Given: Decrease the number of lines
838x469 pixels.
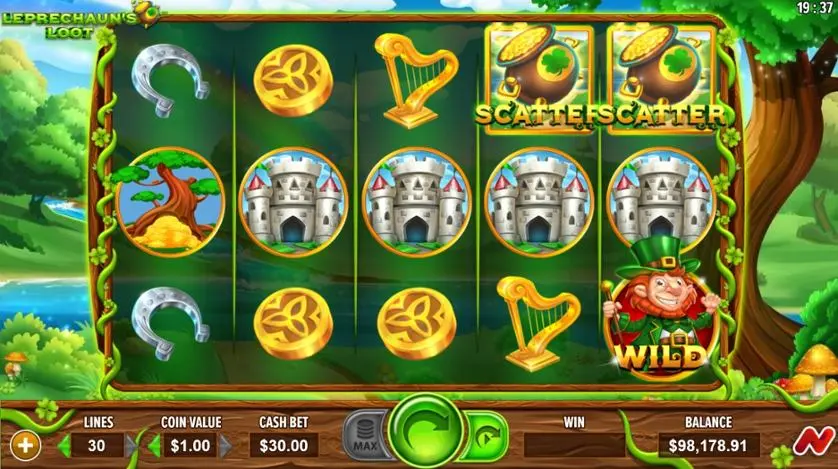Looking at the screenshot, I should point(65,445).
